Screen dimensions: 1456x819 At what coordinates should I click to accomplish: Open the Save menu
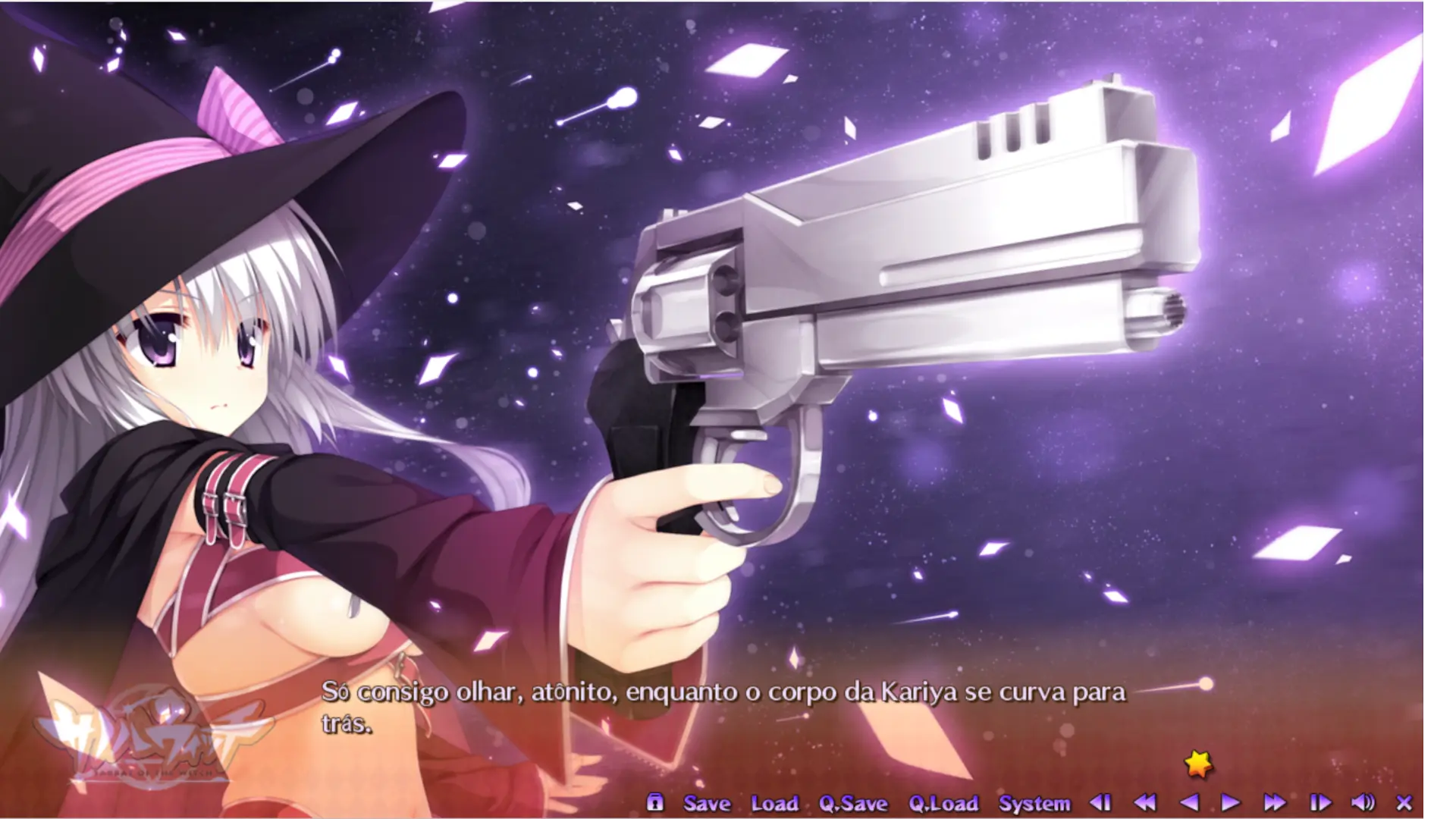[707, 803]
